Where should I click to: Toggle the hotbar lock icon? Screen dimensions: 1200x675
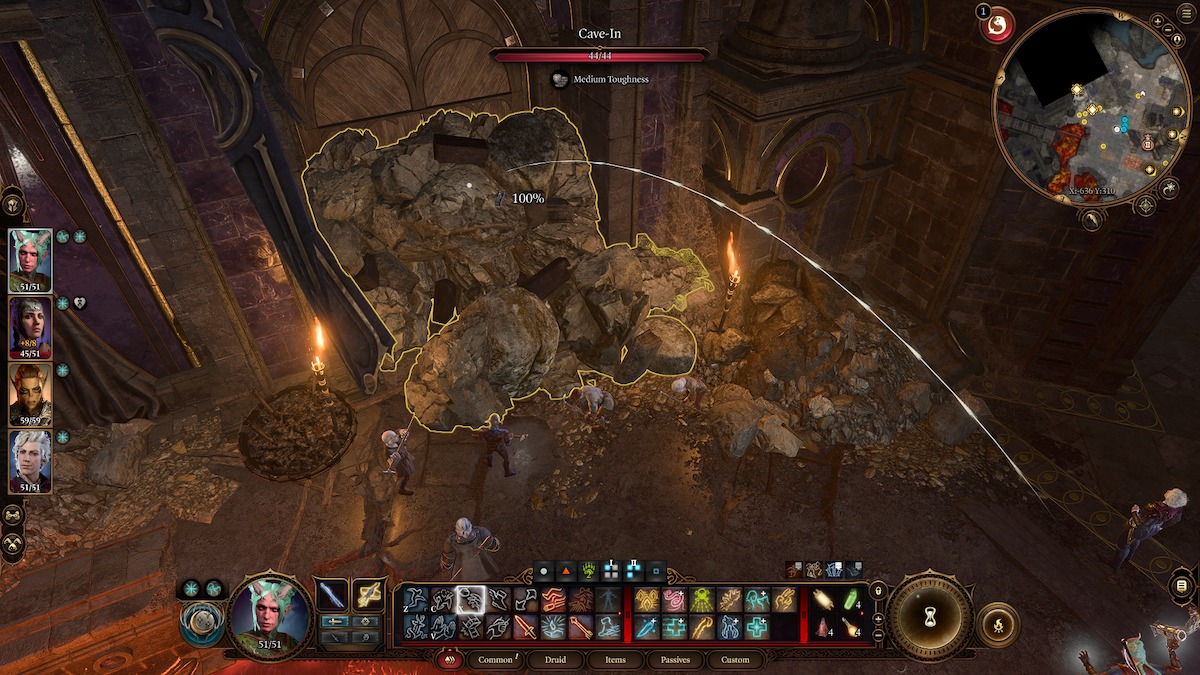click(878, 591)
